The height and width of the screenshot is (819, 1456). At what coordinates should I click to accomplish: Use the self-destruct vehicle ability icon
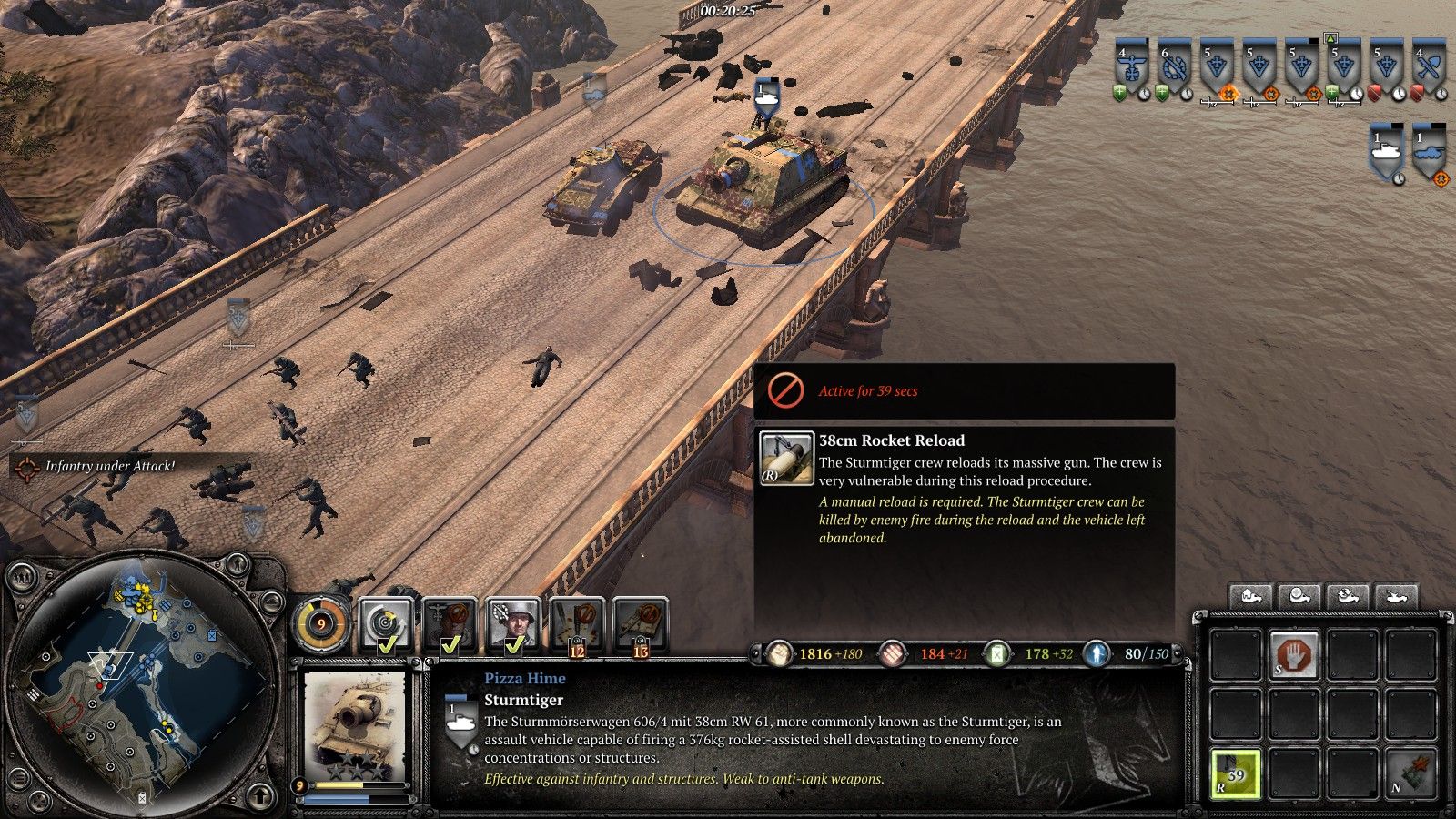tap(1410, 773)
